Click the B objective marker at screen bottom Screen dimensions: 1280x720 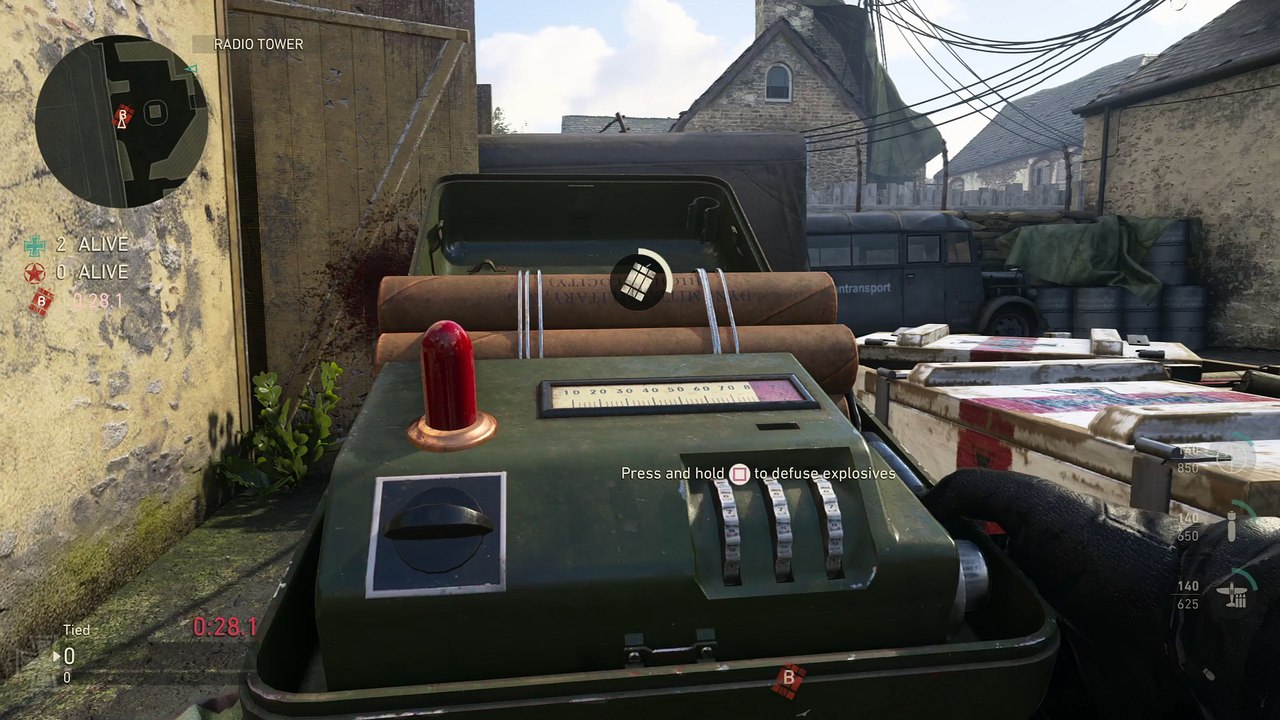789,679
